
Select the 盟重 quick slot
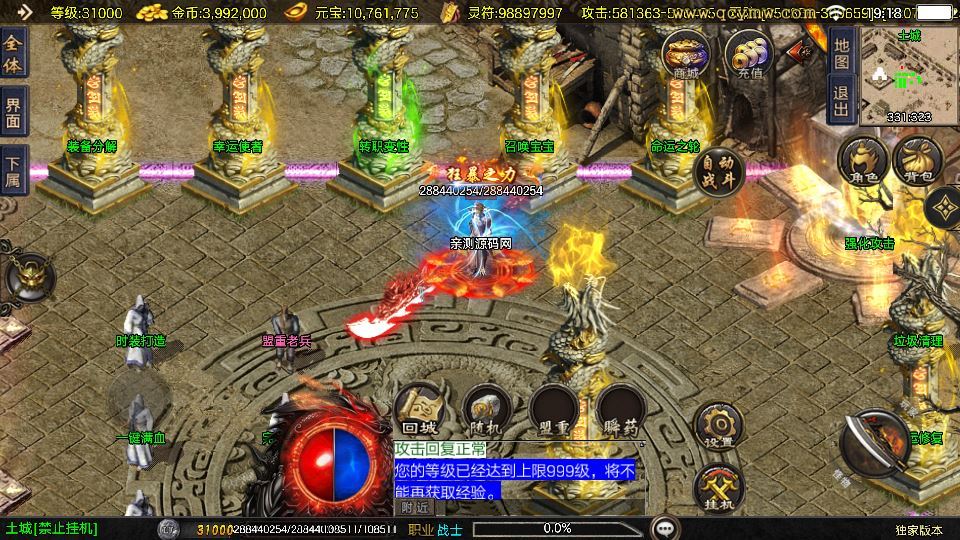[553, 411]
